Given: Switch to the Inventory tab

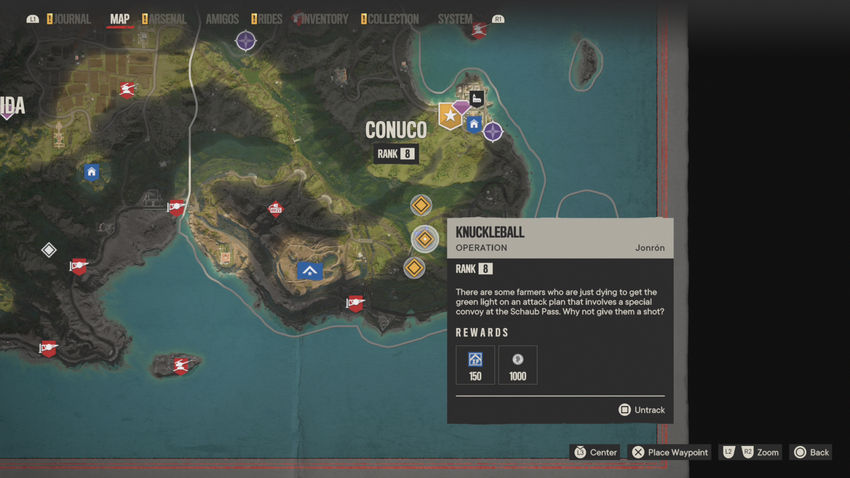Looking at the screenshot, I should [323, 19].
